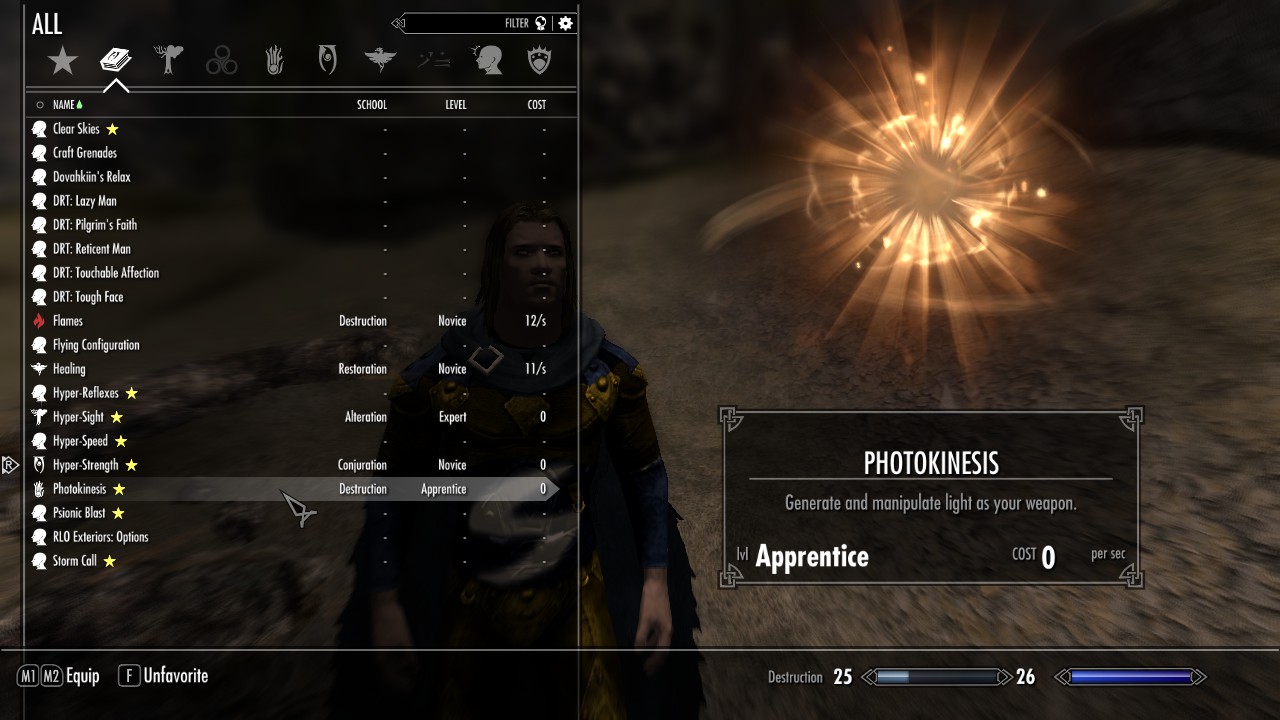1280x720 pixels.
Task: Sort spells by the Name column
Action: click(64, 105)
